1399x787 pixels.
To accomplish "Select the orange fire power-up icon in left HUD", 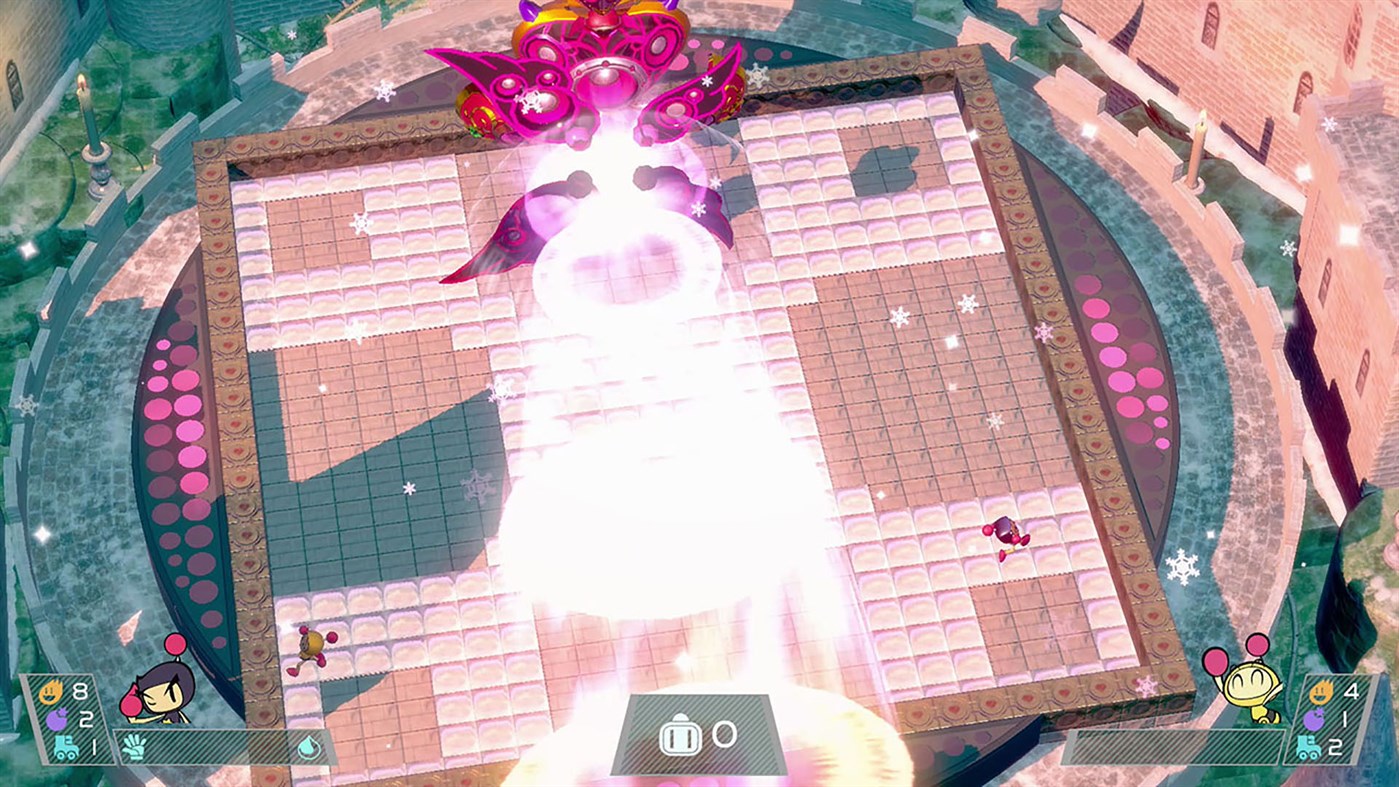I will (50, 692).
